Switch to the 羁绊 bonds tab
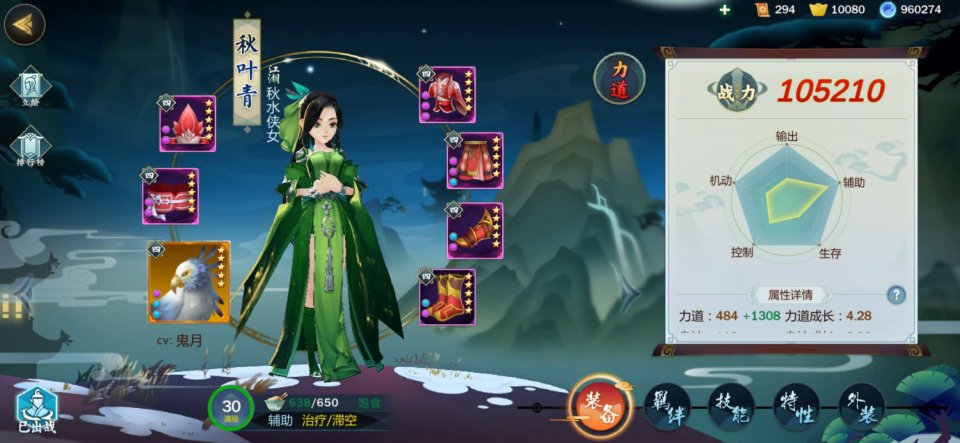Screen dimensions: 960x443 (667, 406)
